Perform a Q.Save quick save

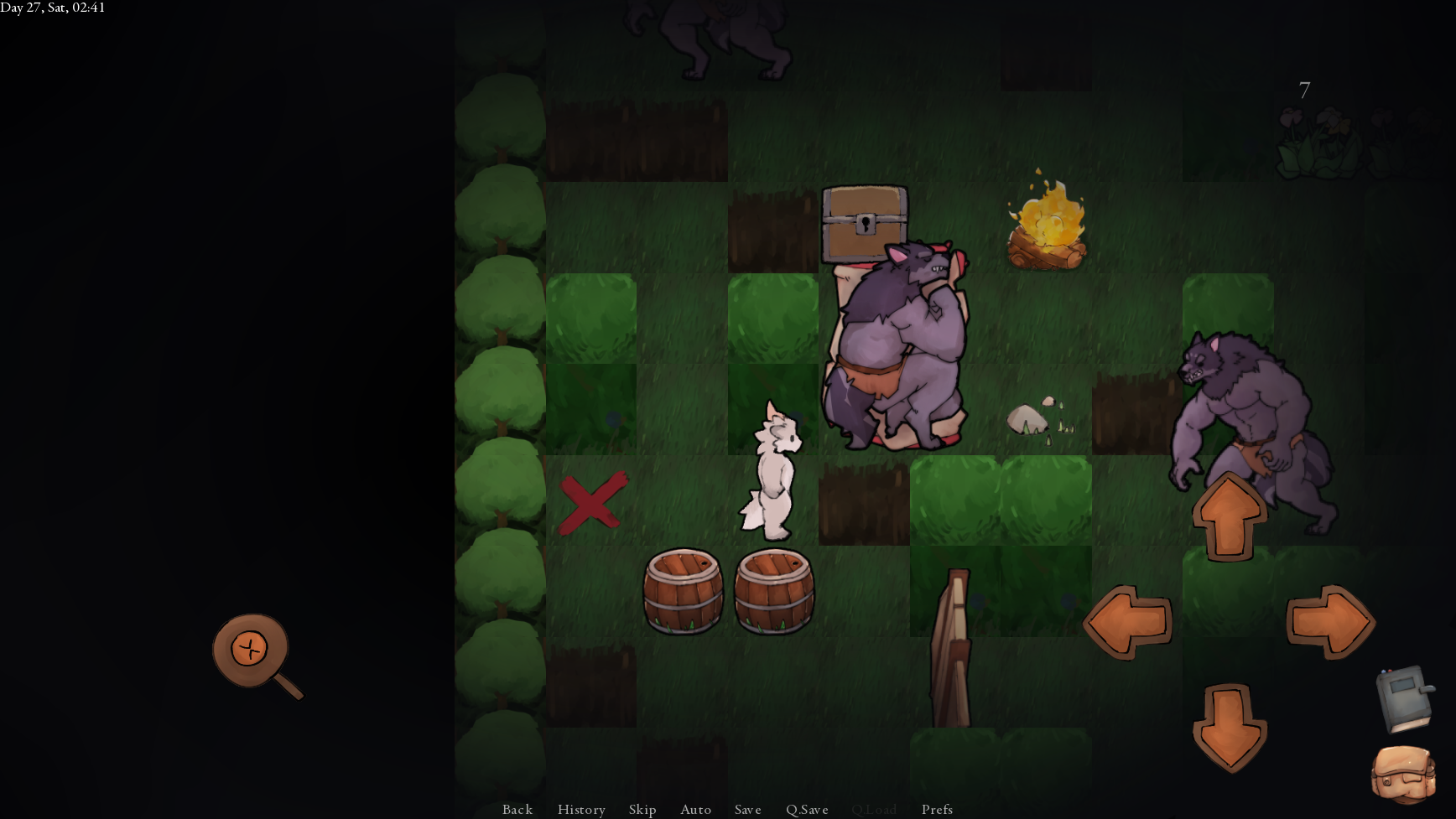coord(807,809)
